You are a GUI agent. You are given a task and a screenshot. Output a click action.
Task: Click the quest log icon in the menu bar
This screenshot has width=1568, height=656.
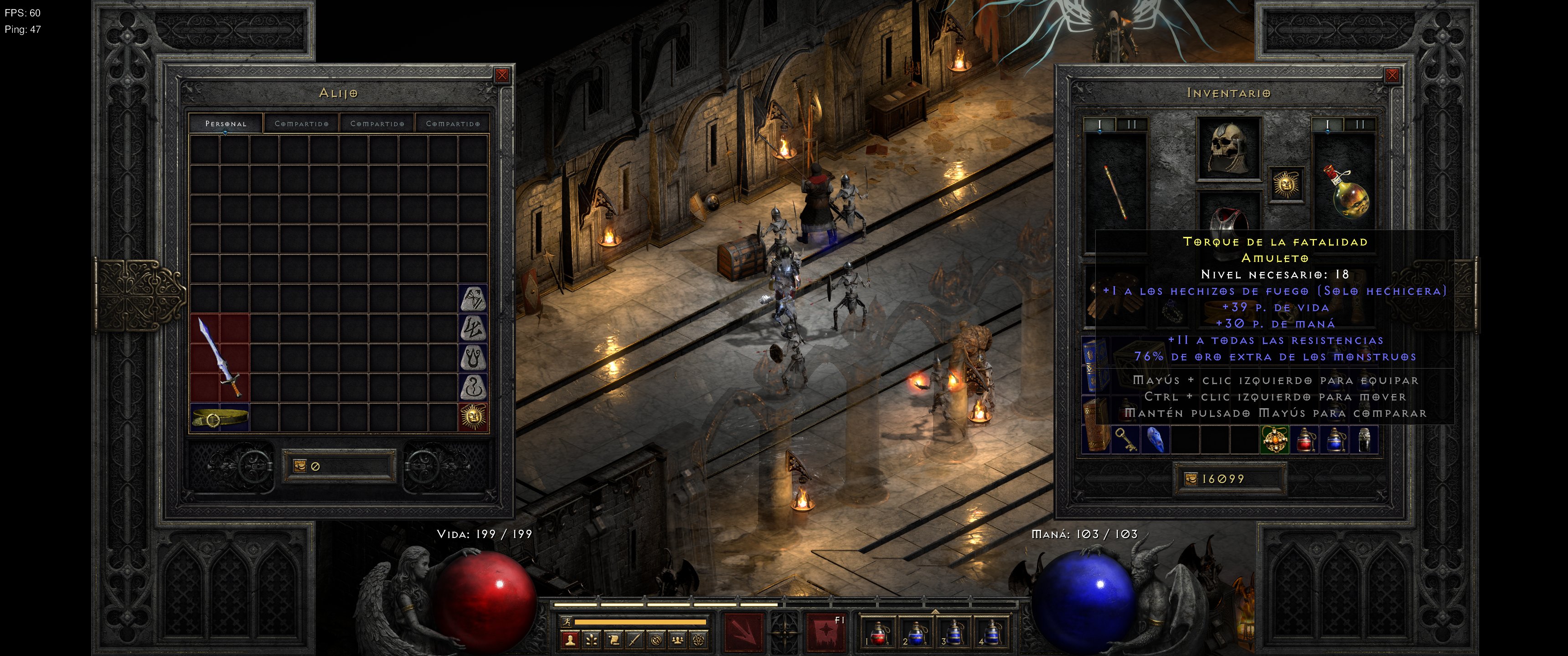613,641
